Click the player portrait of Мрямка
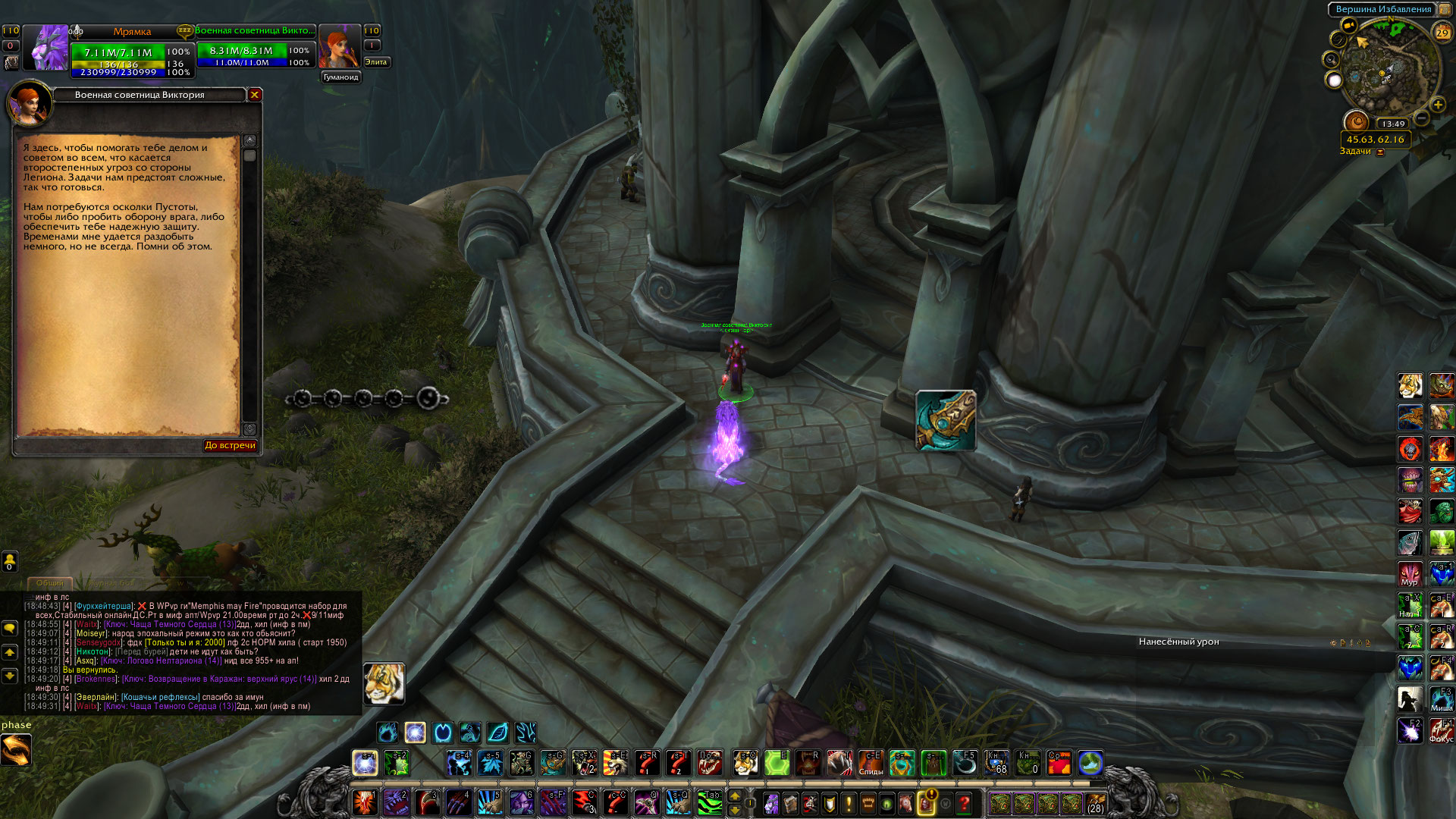 click(x=46, y=49)
